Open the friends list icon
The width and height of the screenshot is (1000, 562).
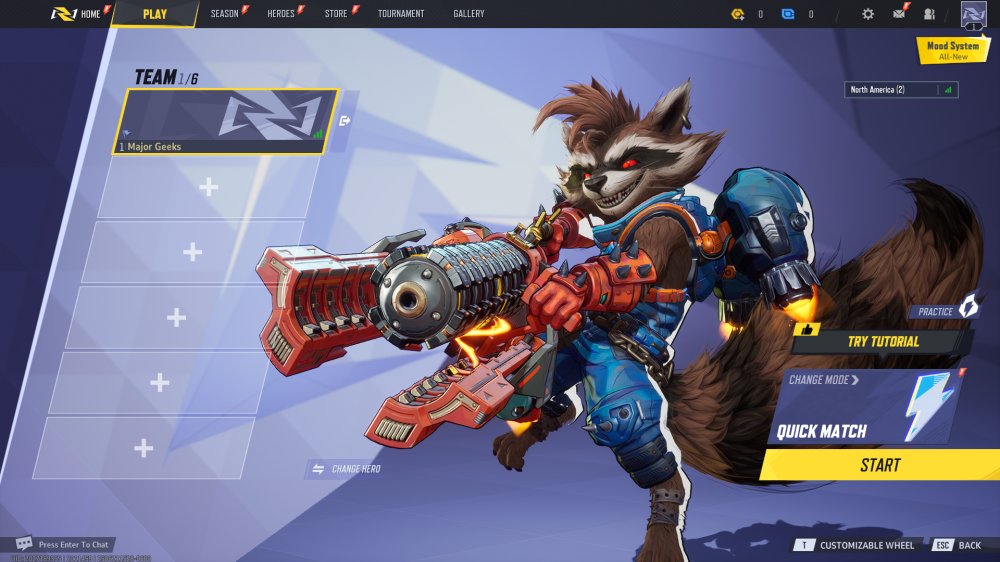click(930, 14)
